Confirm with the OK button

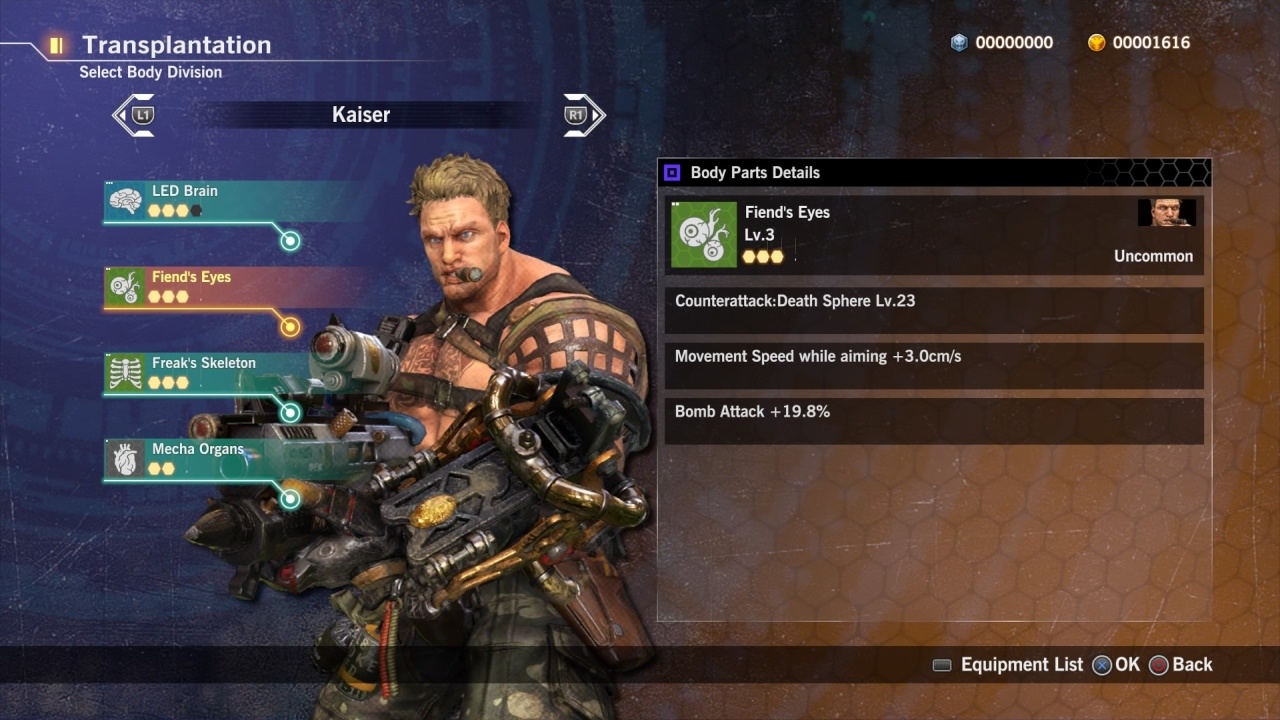tap(1116, 665)
